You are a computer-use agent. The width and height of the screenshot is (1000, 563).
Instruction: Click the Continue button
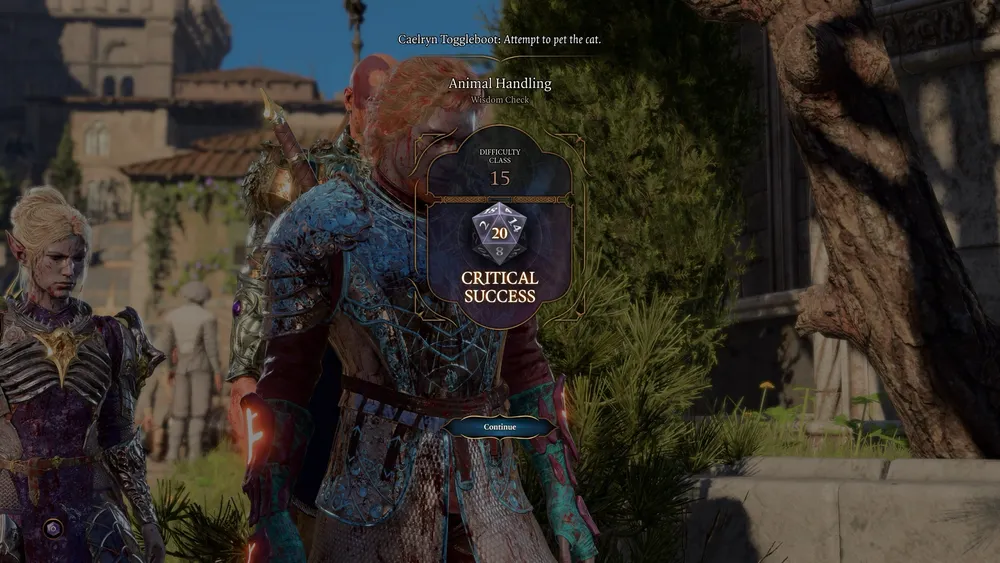point(500,427)
